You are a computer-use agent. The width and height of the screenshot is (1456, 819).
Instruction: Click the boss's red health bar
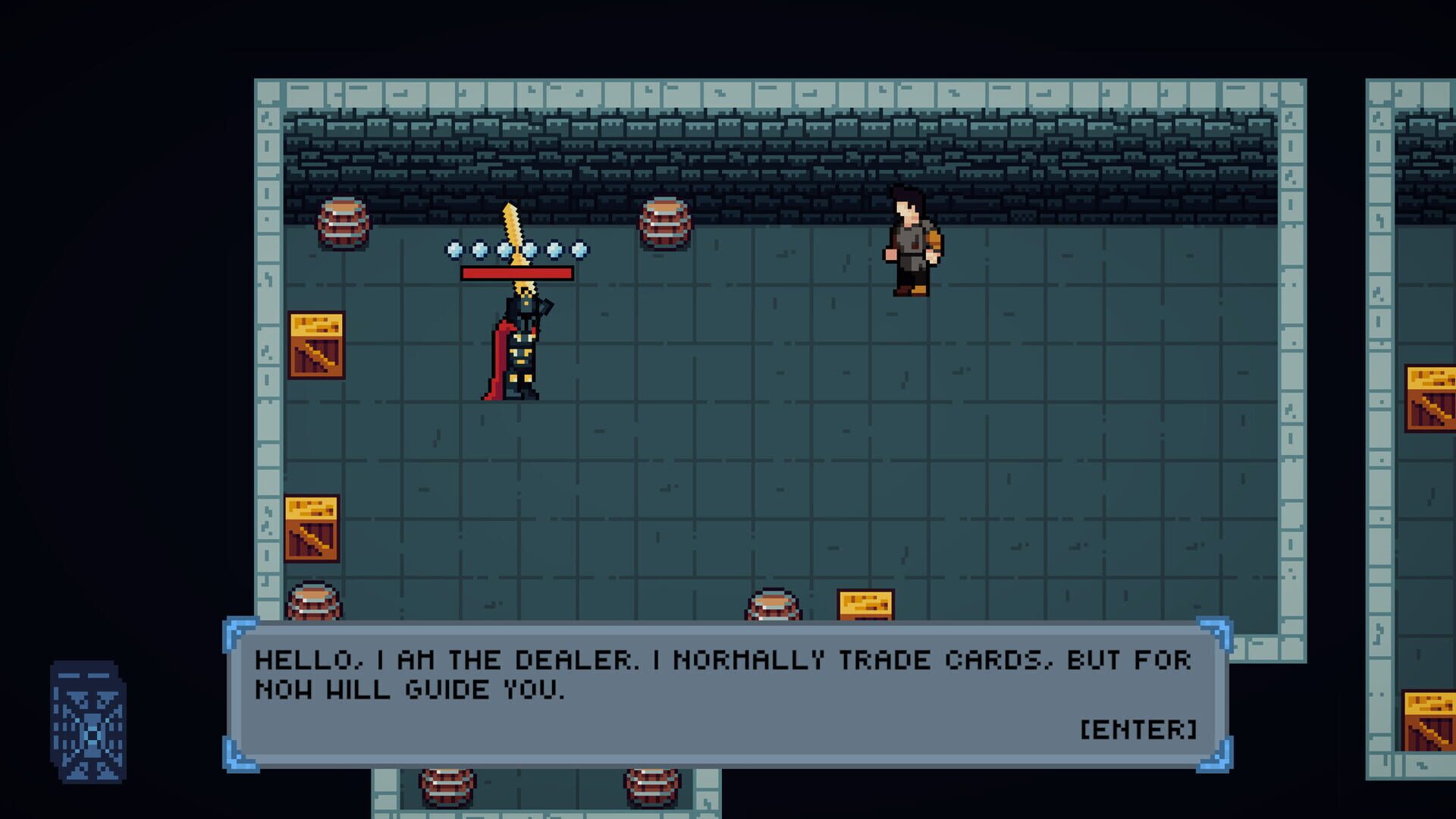(516, 271)
